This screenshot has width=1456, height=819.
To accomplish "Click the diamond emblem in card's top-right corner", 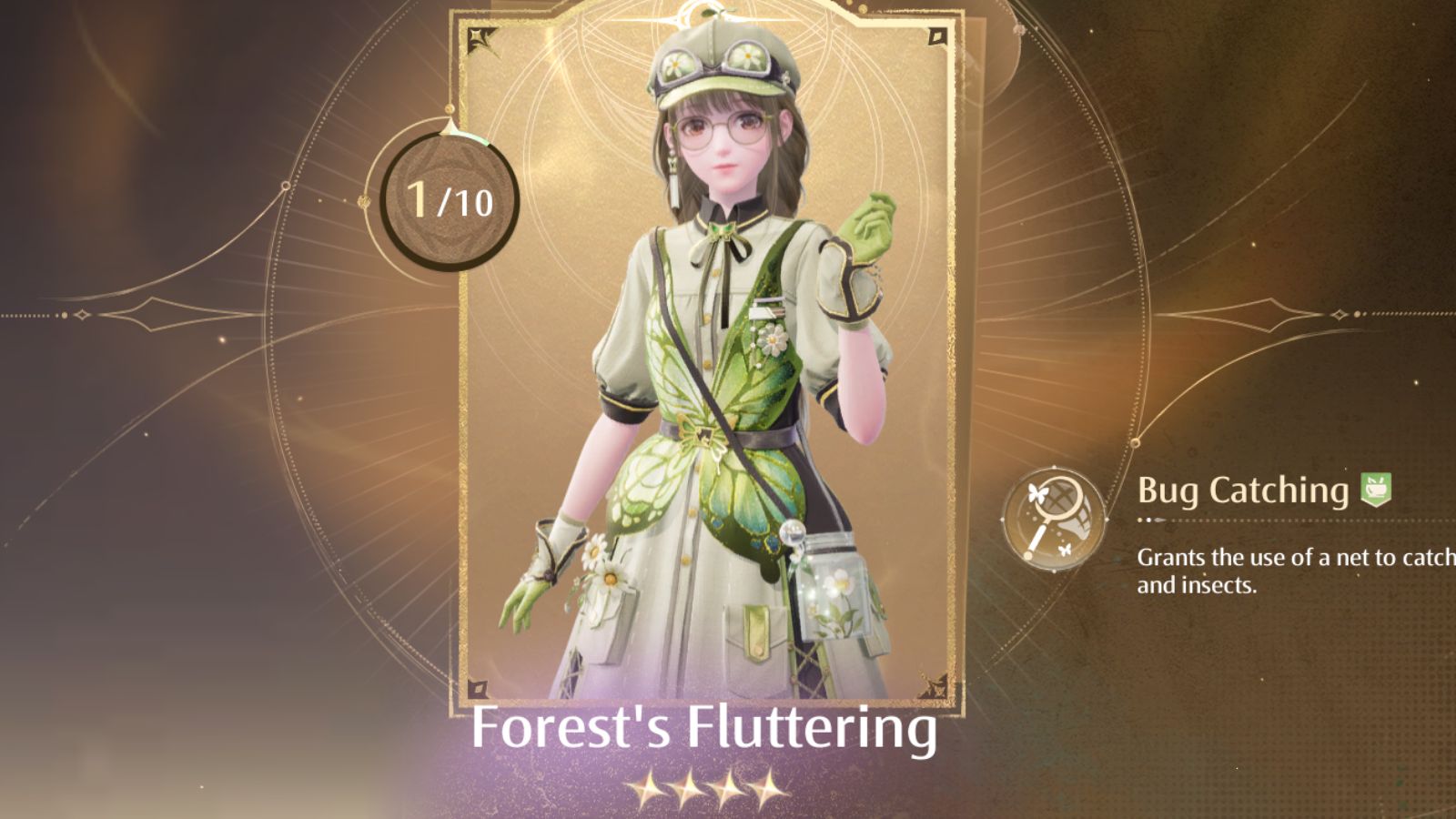I will point(937,35).
